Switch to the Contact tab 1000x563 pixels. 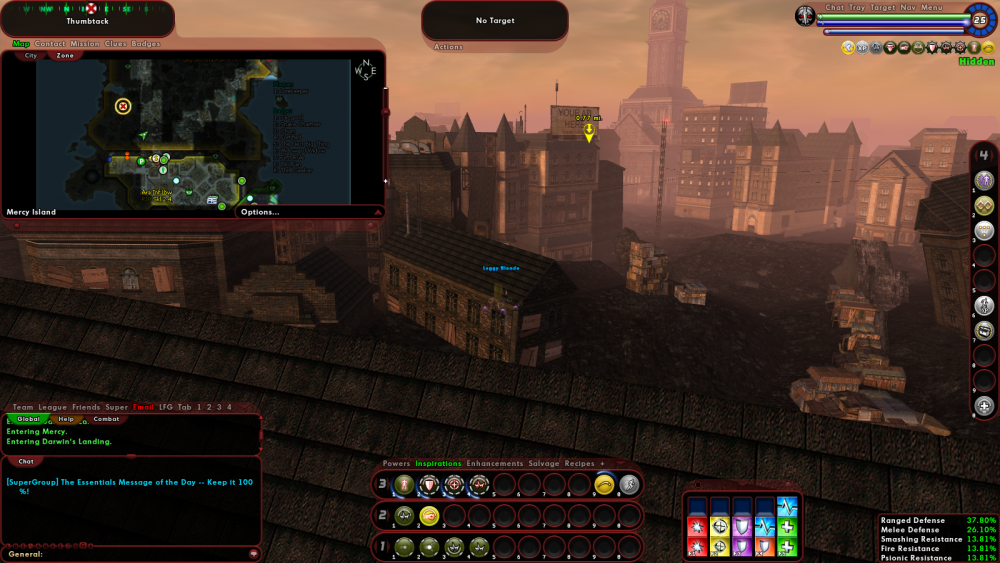[x=50, y=44]
